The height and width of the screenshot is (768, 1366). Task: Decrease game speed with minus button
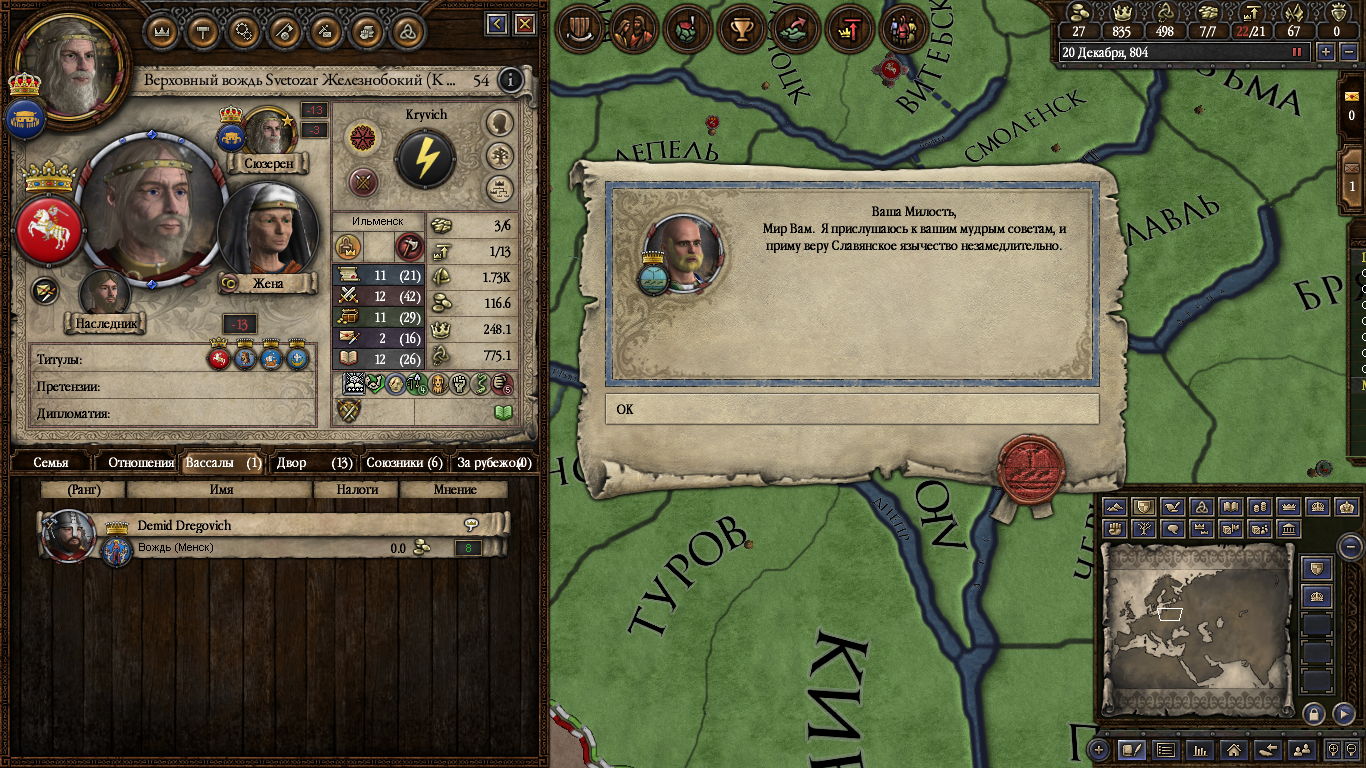pos(1347,52)
